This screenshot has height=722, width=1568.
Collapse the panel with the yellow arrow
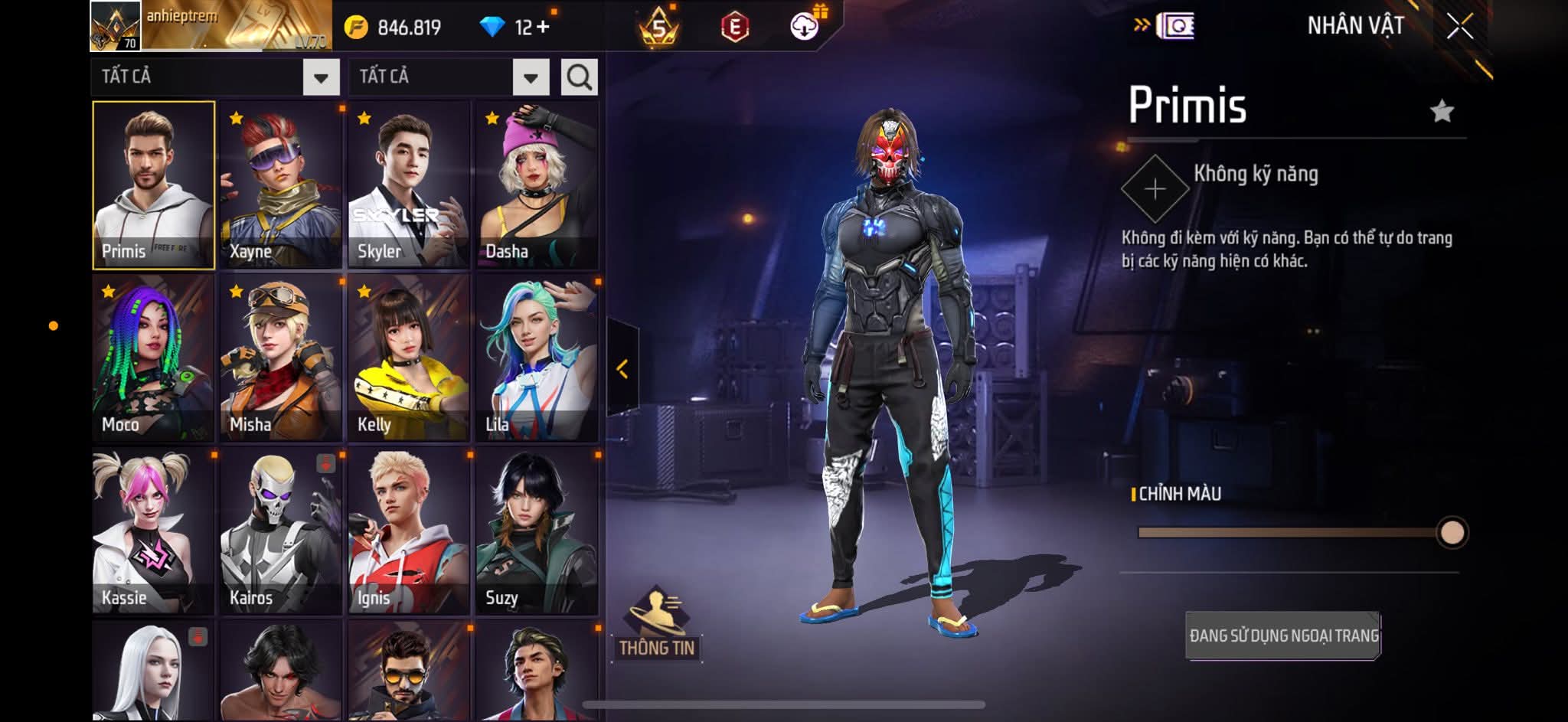coord(622,369)
